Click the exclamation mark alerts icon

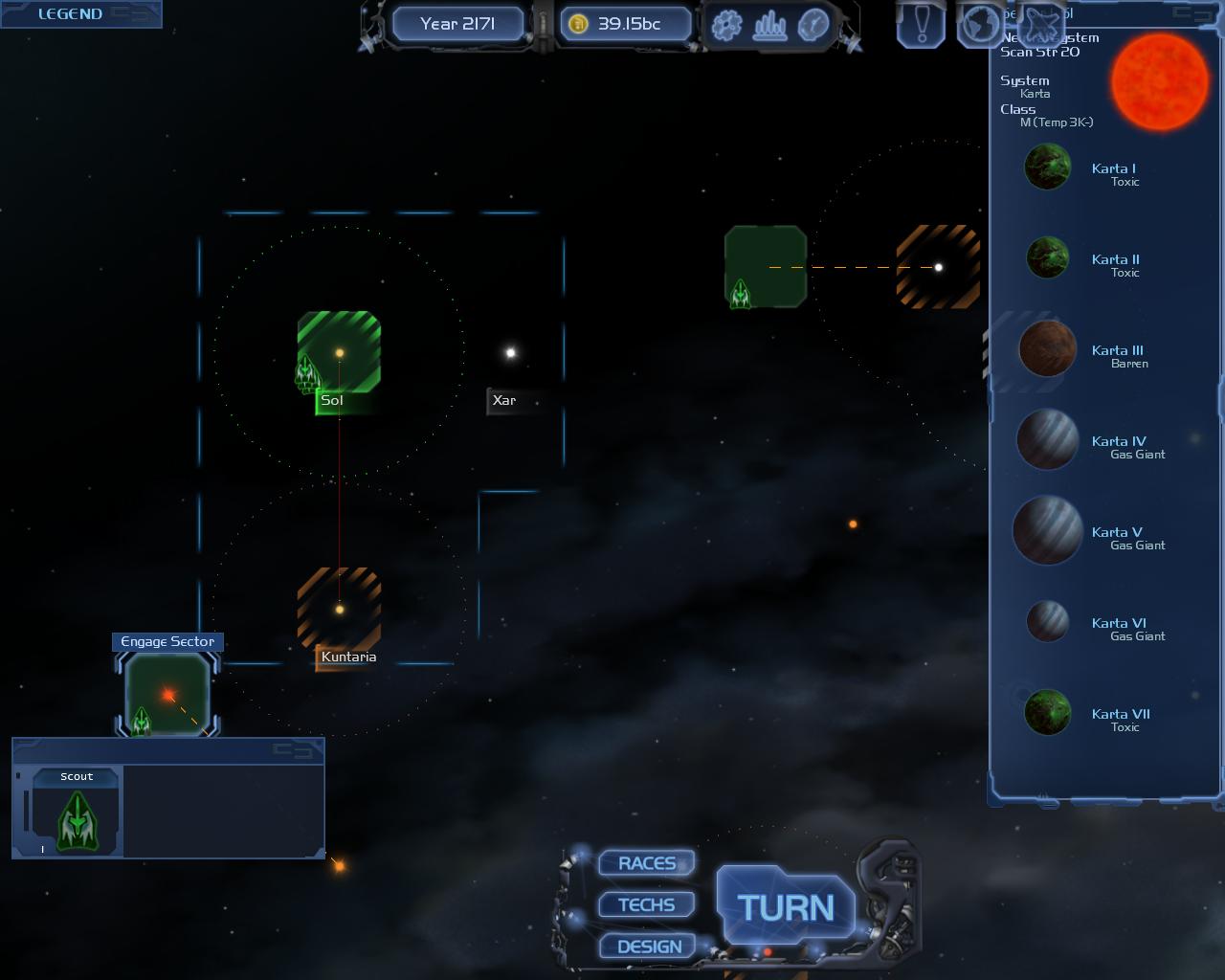923,24
